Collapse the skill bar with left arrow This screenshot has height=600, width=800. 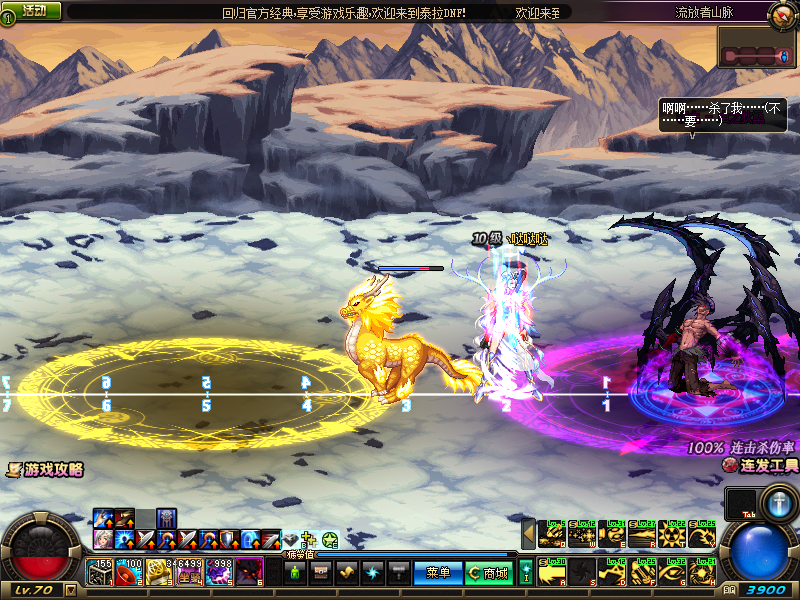click(x=528, y=534)
